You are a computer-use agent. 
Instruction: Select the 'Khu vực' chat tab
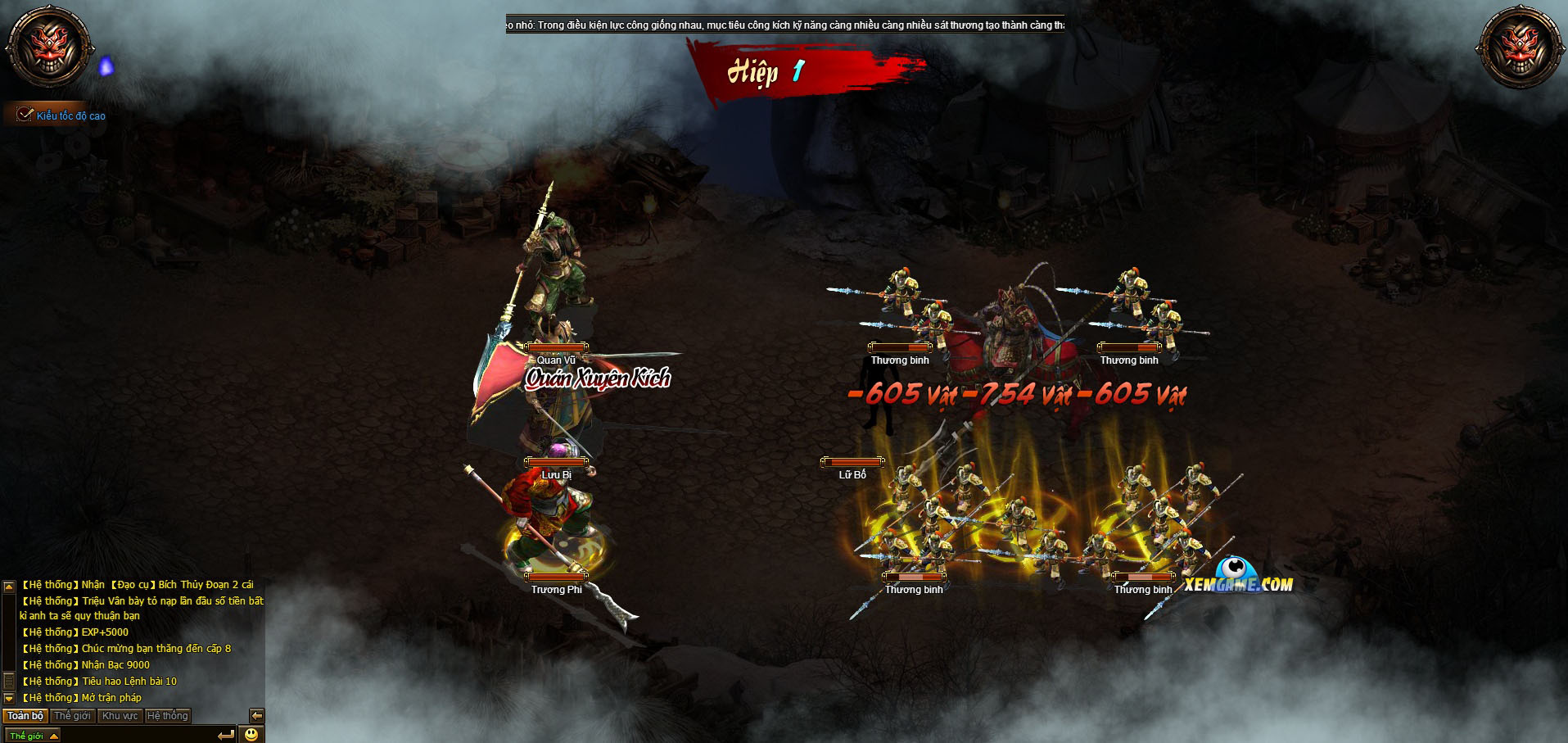click(x=120, y=716)
